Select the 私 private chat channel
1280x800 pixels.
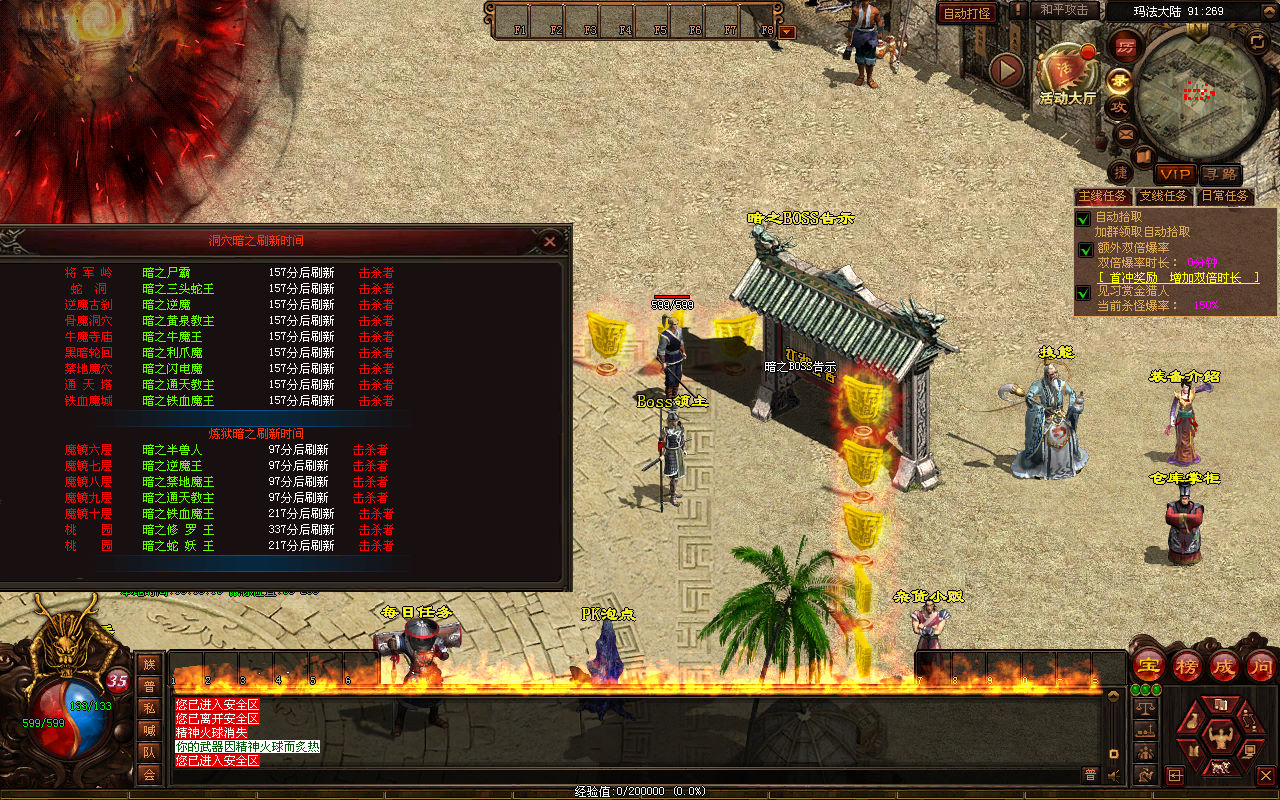click(x=149, y=708)
